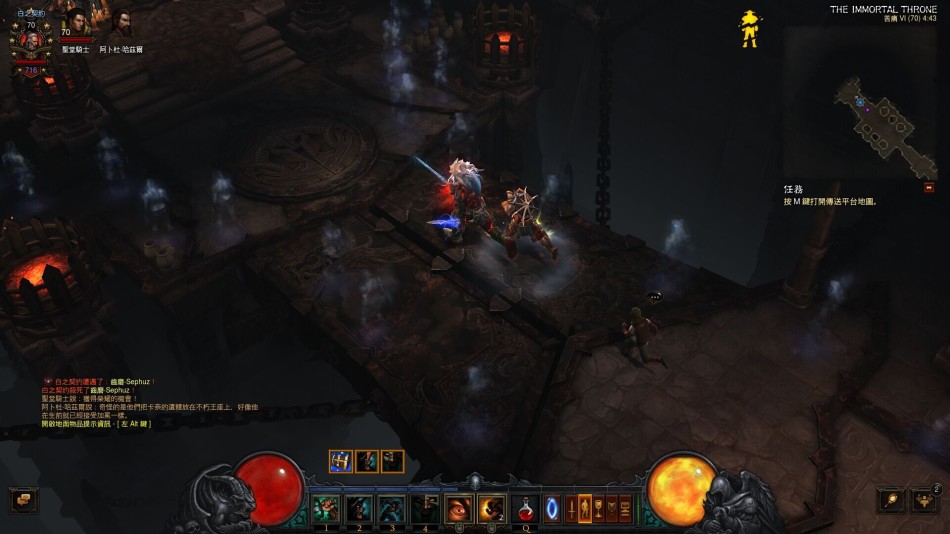Viewport: 950px width, 534px height.
Task: Open the blue town portal
Action: coord(552,509)
